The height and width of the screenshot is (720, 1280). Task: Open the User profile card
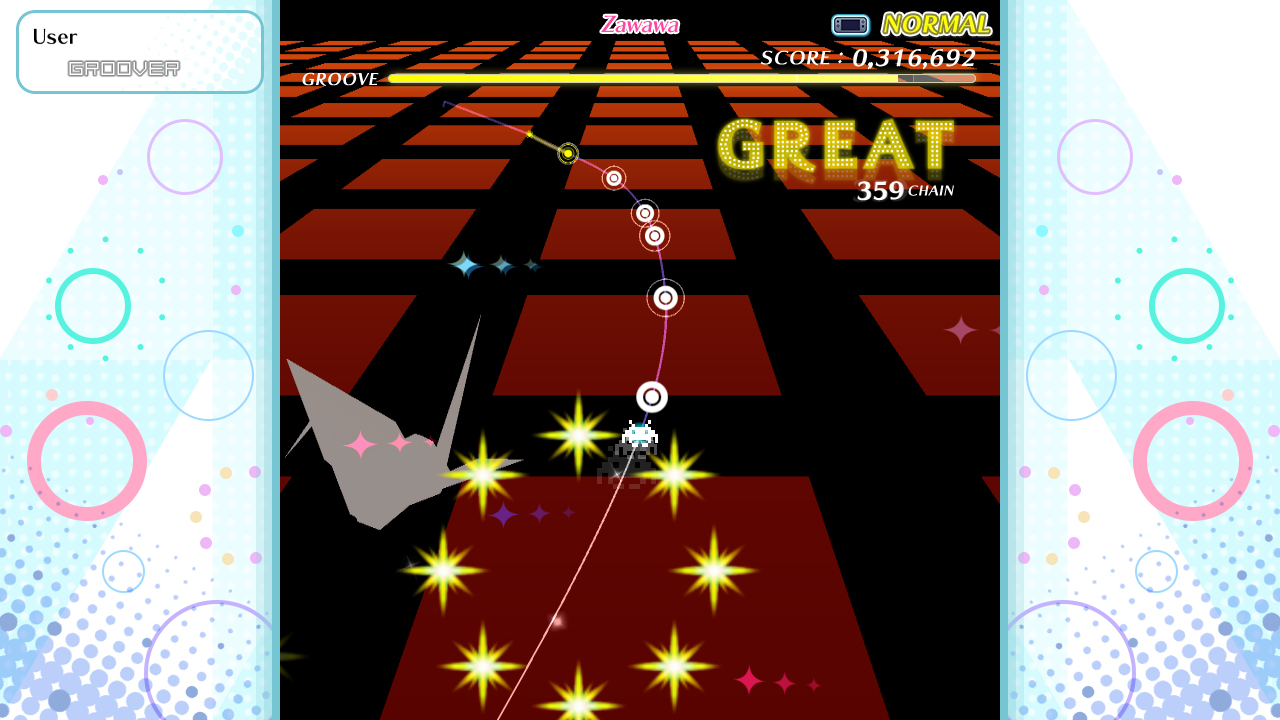tap(140, 51)
